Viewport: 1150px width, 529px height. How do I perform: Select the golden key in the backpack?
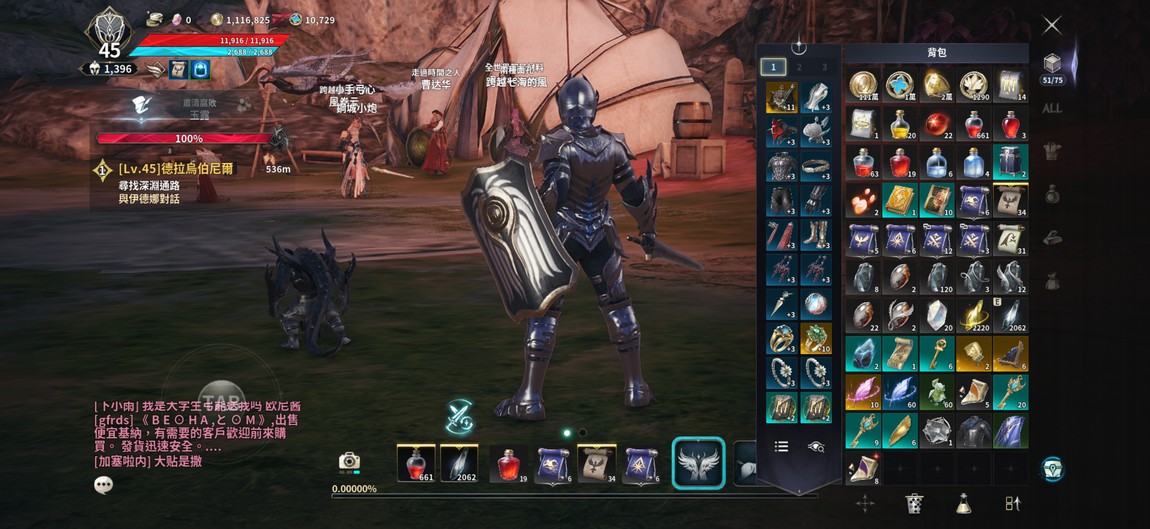pyautogui.click(x=937, y=352)
